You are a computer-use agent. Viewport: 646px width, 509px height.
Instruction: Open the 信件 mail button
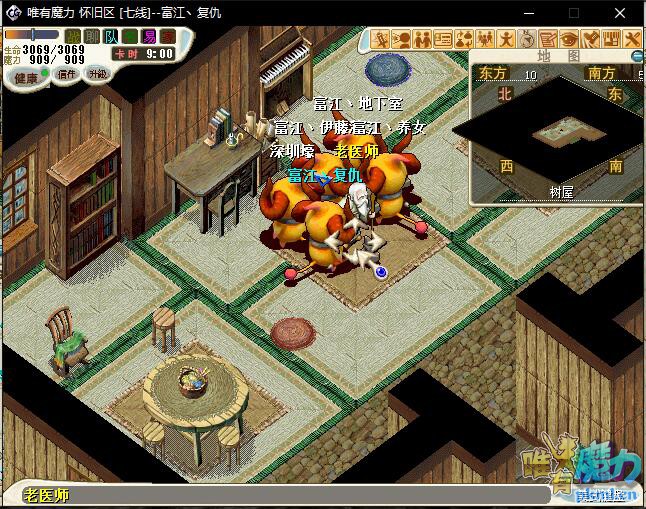(66, 74)
